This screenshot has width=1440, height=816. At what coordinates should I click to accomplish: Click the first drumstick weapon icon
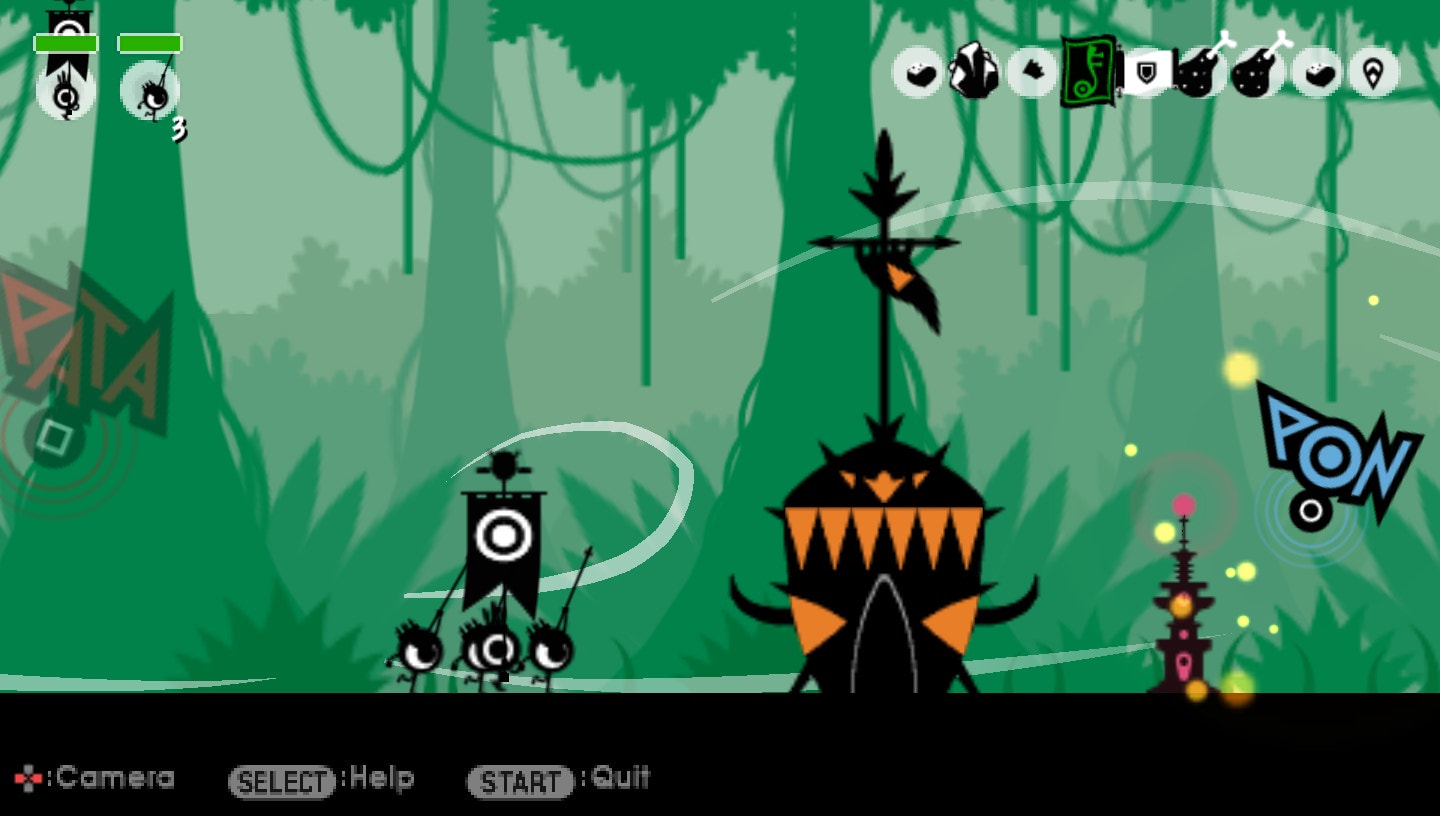point(1199,70)
